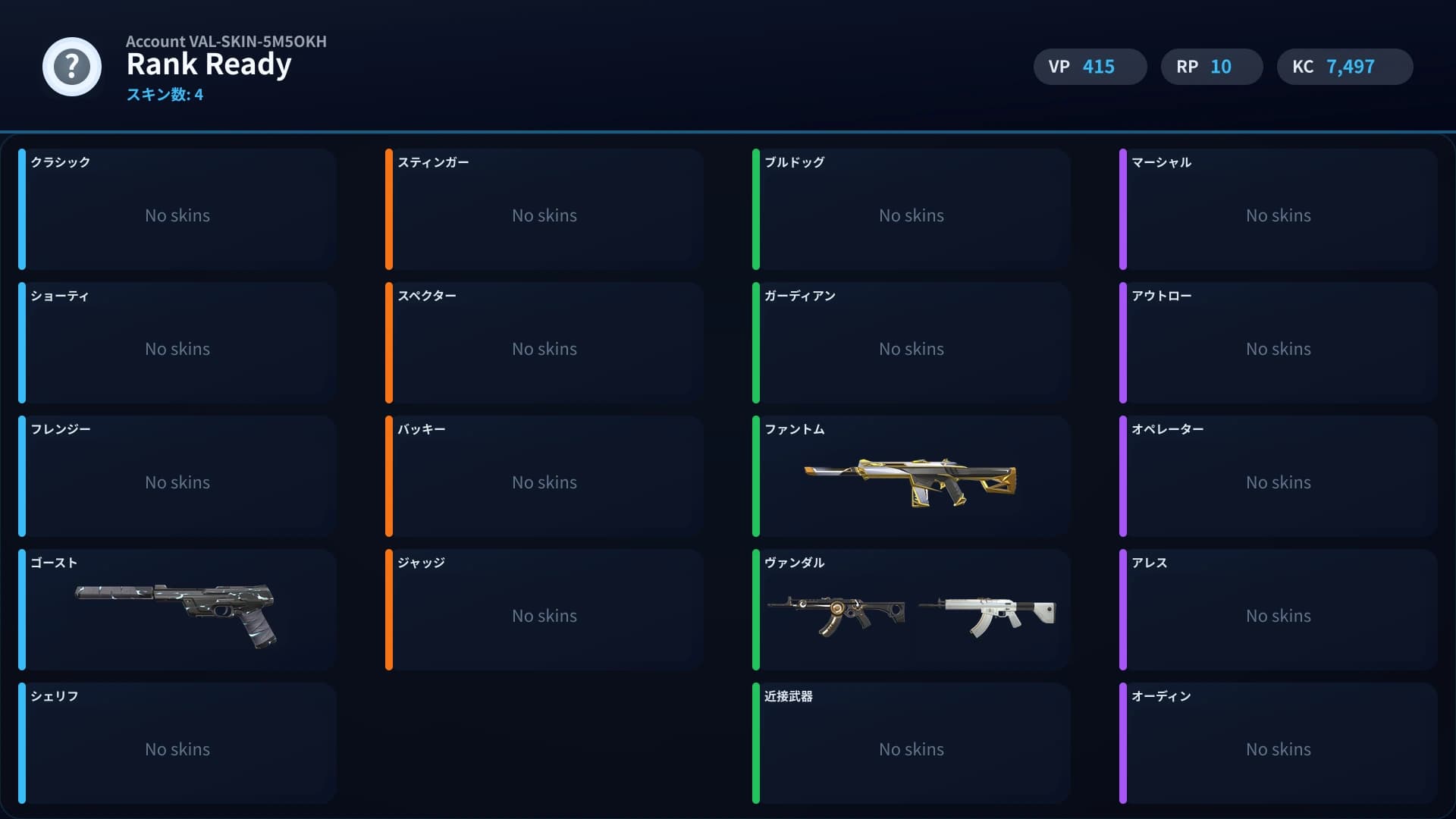Open the オペレーター weapon card

[x=1279, y=477]
